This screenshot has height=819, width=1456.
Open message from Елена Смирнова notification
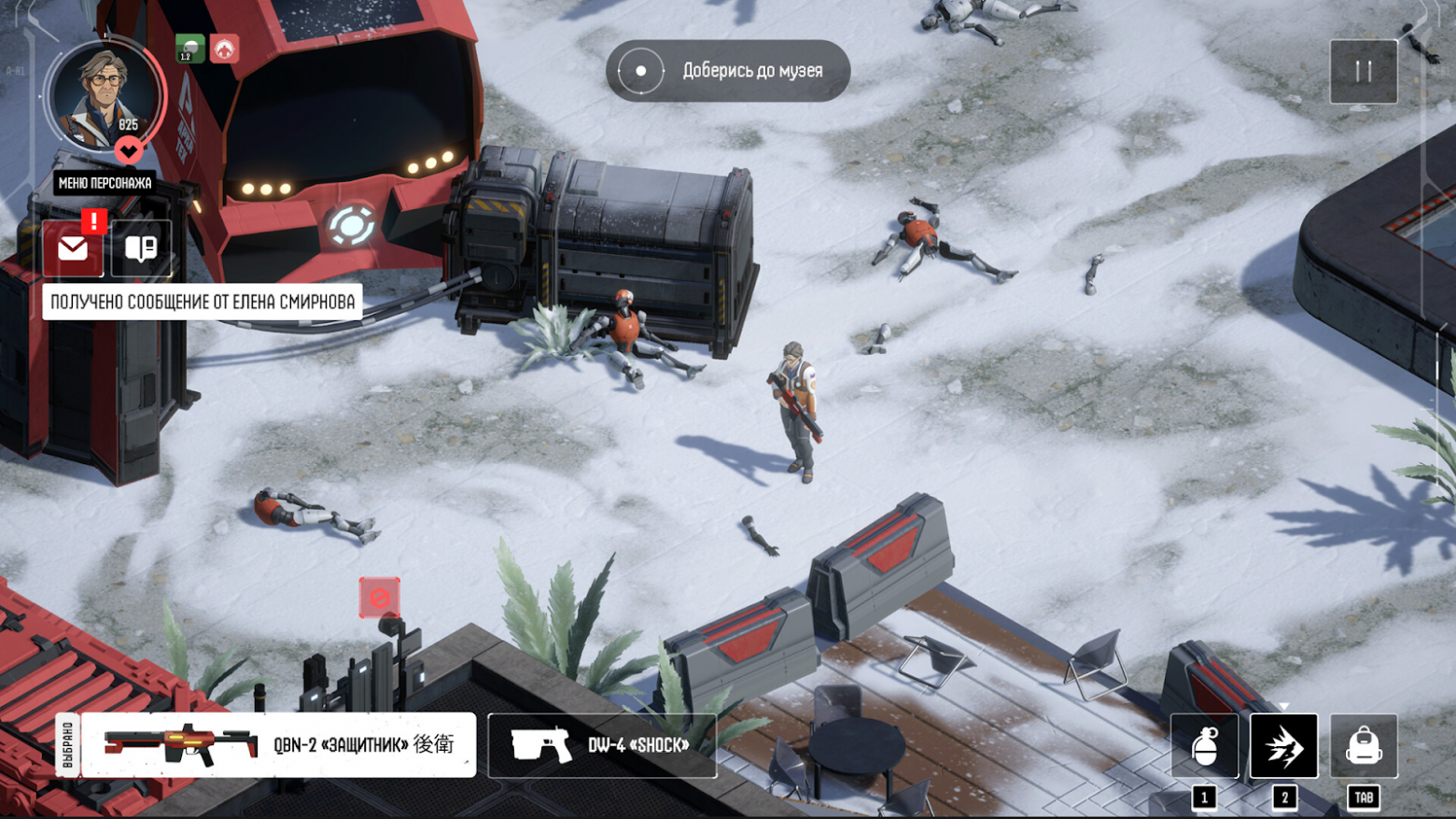tap(203, 301)
